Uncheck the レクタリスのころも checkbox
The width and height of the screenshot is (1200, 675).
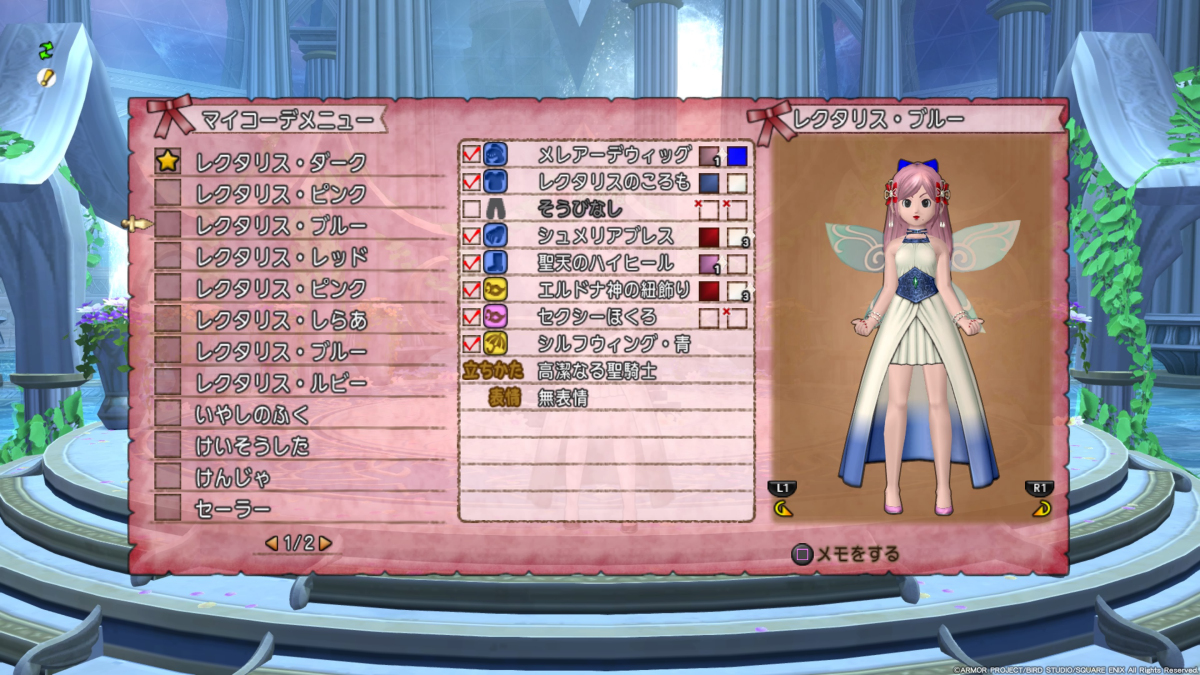(472, 182)
